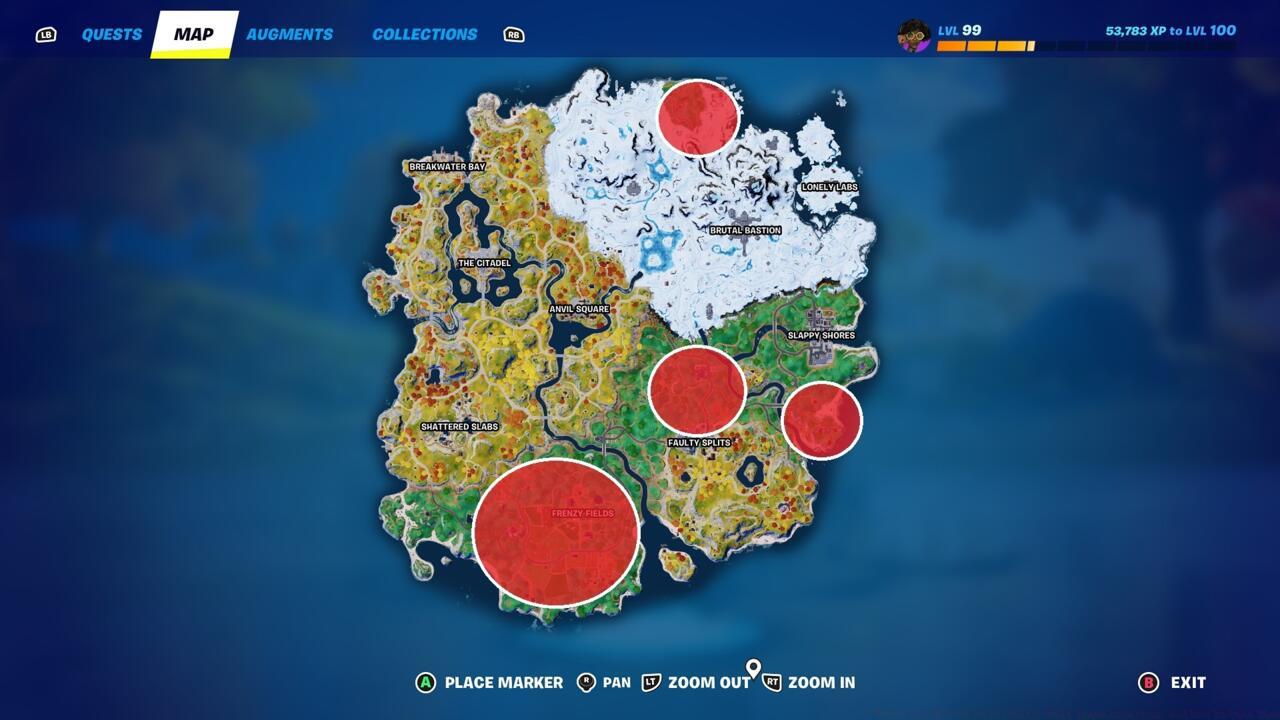Click the player avatar portrait
Viewport: 1280px width, 720px height.
[914, 33]
